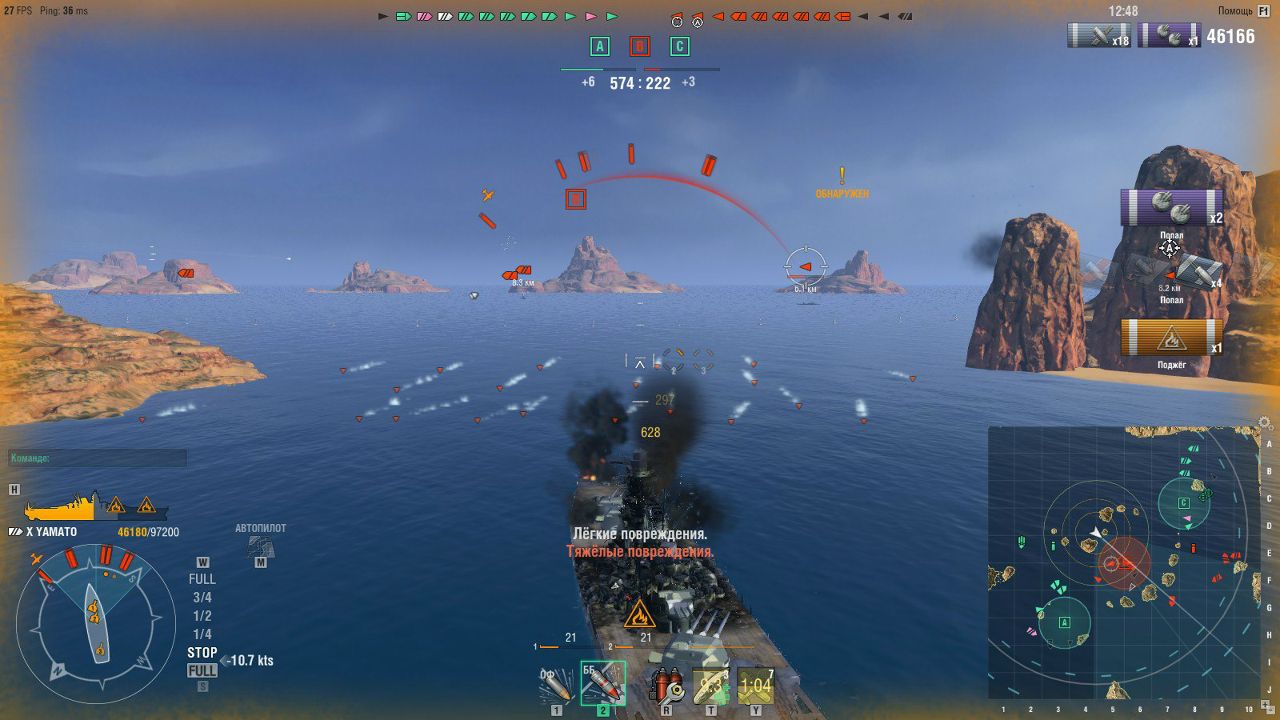
Task: Toggle FULL speed setting on the telegraph
Action: pyautogui.click(x=202, y=579)
